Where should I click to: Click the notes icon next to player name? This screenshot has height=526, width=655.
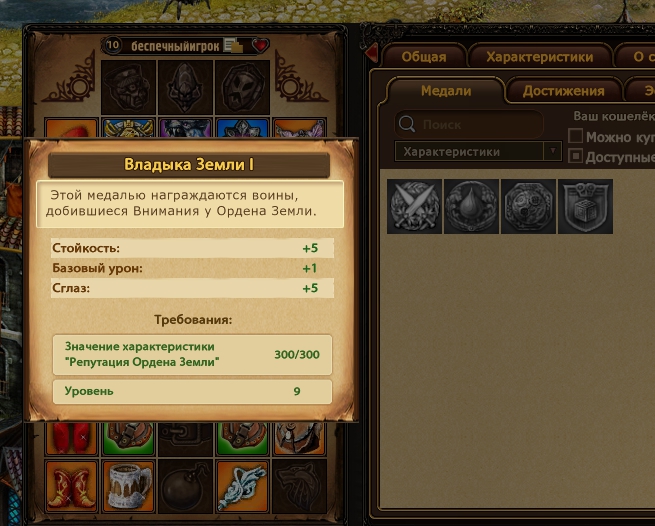[232, 45]
